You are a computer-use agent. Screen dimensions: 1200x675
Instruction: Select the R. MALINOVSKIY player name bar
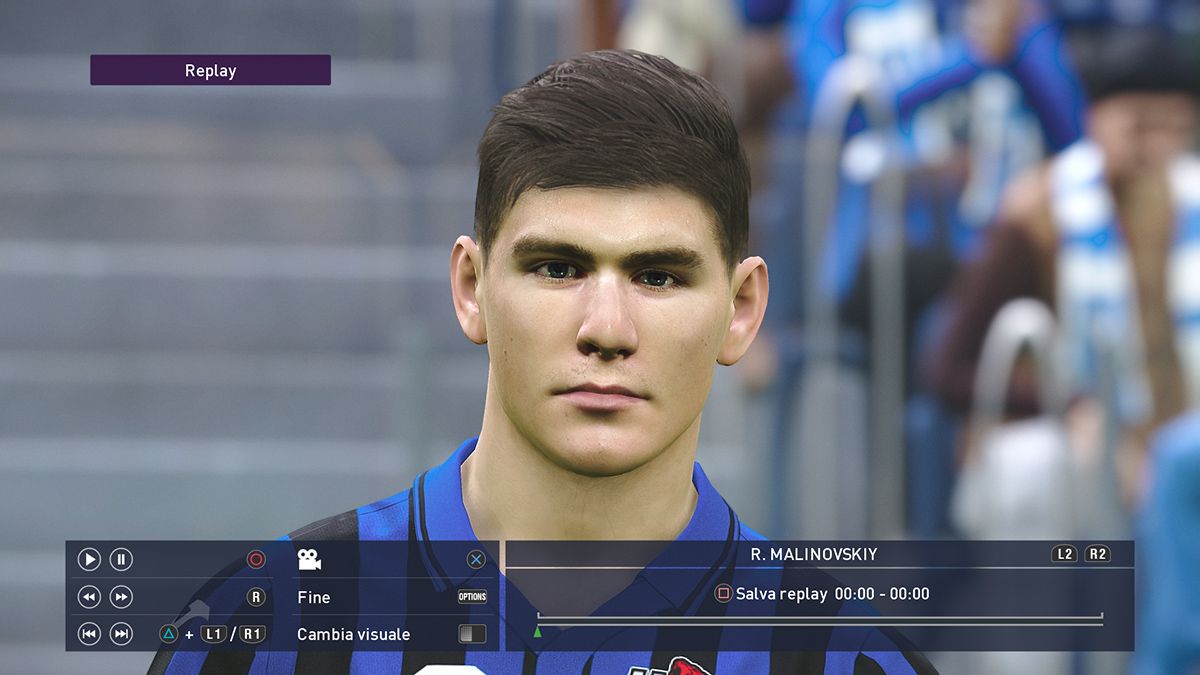(x=813, y=554)
